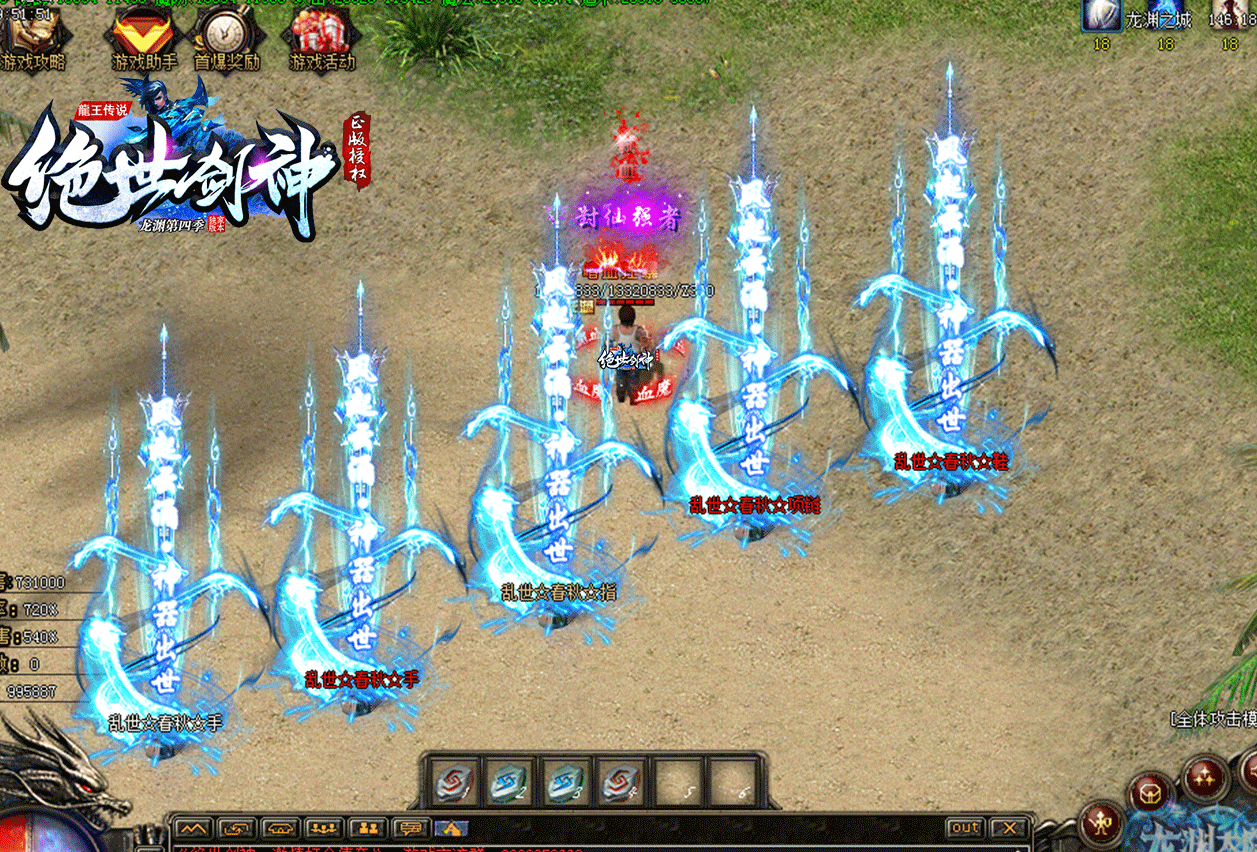This screenshot has width=1257, height=852.
Task: Toggle the mountain-shaped chat channel button
Action: click(193, 828)
